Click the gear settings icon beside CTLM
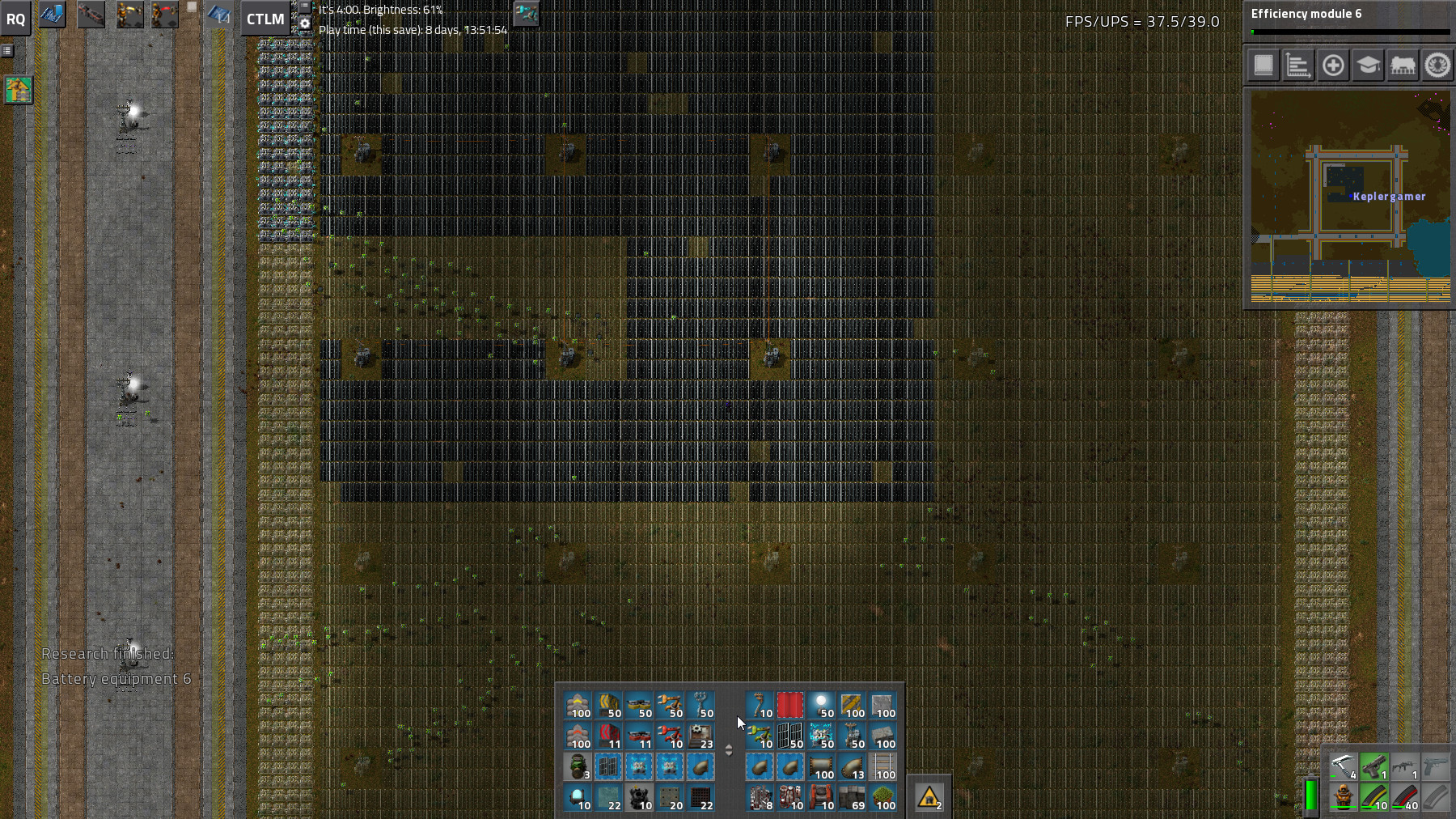 coord(304,23)
